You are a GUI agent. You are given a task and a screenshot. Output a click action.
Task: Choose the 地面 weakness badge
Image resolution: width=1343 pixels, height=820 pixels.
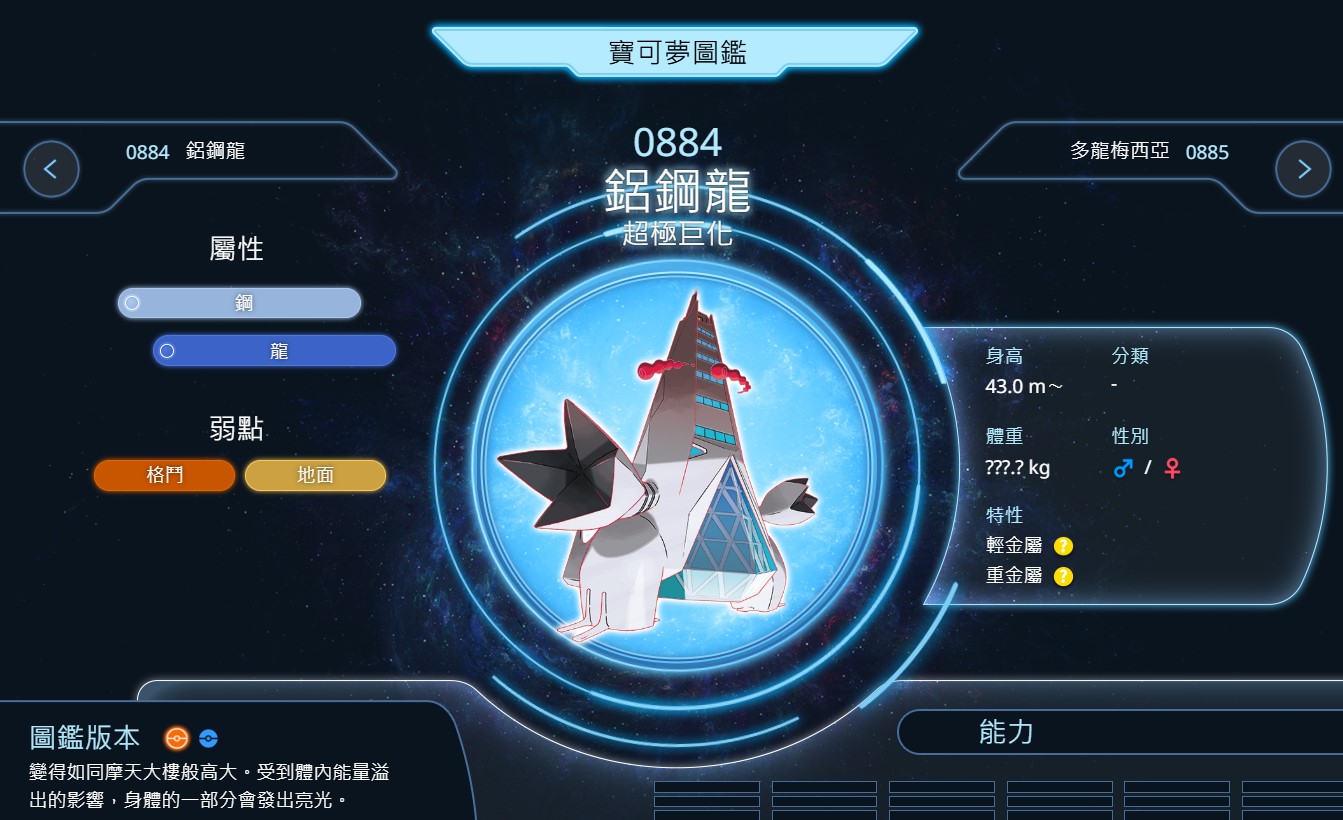coord(315,475)
